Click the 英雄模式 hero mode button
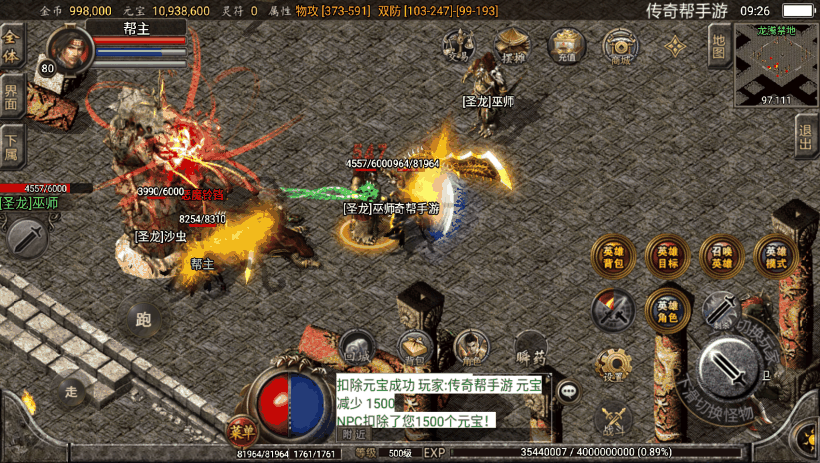Image resolution: width=820 pixels, height=463 pixels. pyautogui.click(x=775, y=256)
